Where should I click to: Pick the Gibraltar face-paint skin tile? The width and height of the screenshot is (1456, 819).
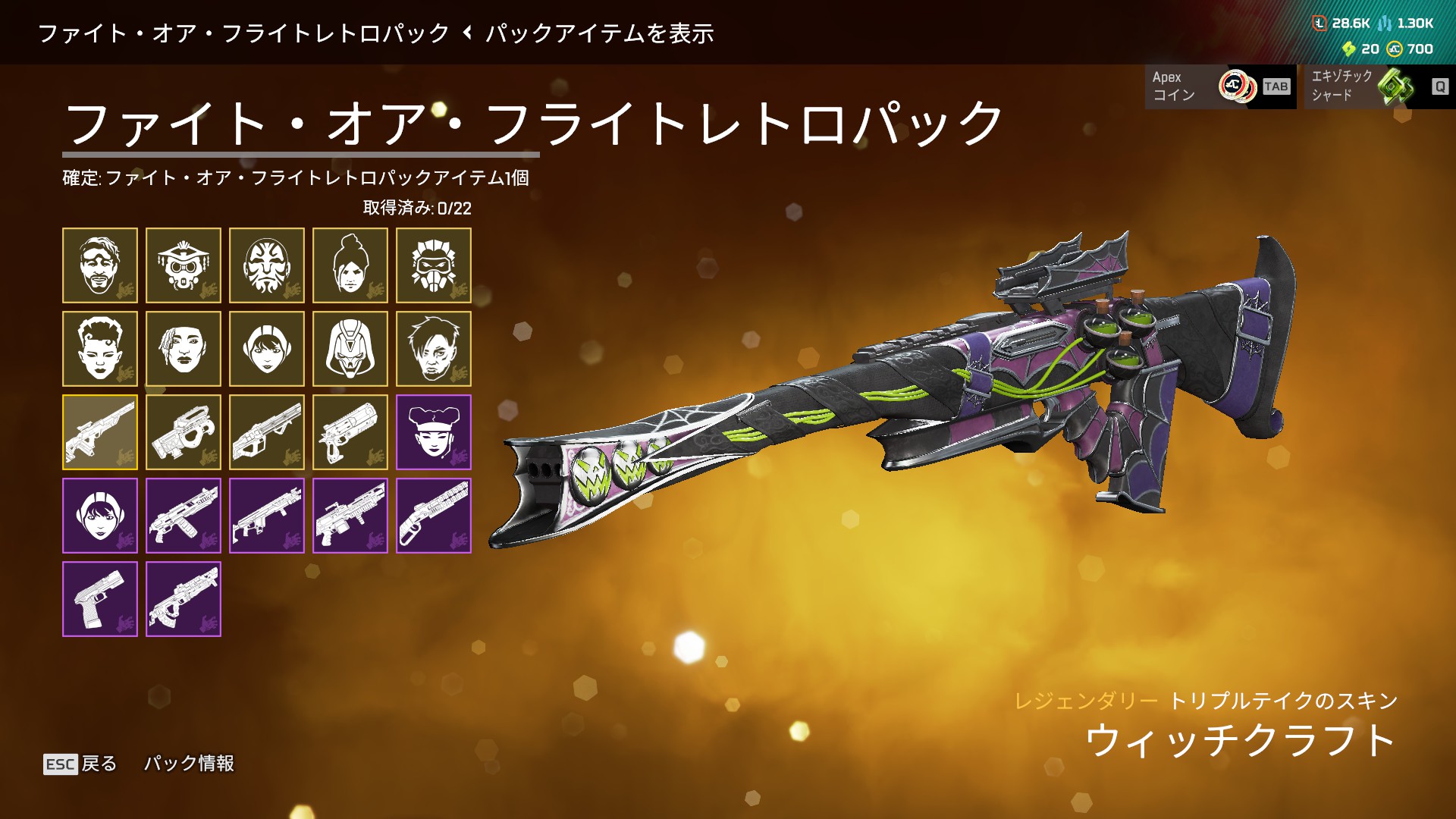click(267, 265)
